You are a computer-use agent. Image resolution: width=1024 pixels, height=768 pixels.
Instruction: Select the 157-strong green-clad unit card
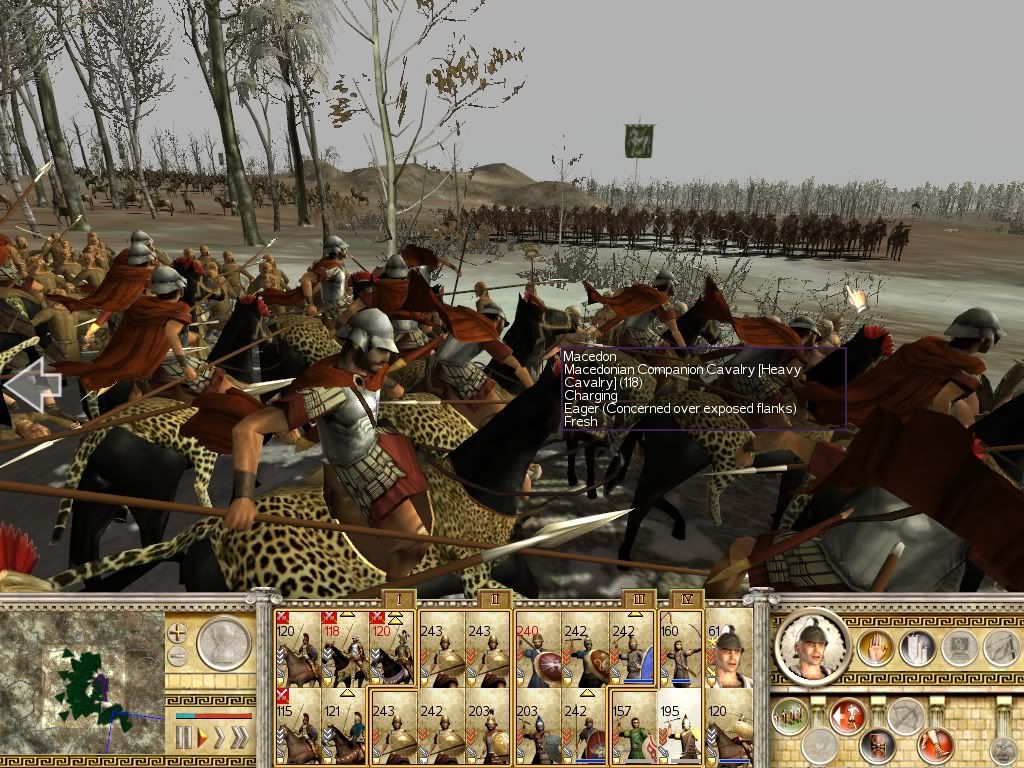pos(633,727)
